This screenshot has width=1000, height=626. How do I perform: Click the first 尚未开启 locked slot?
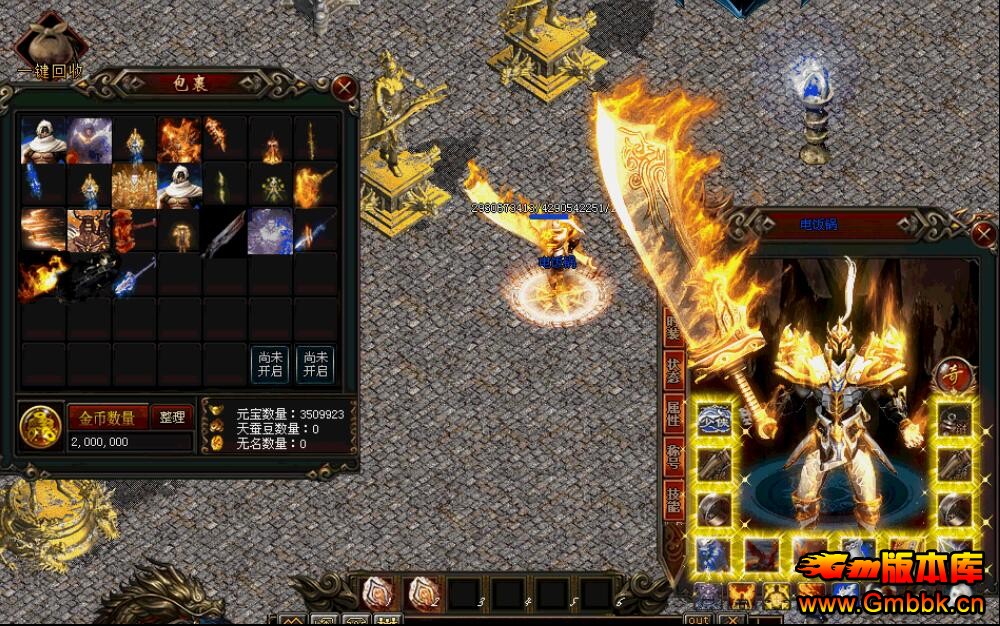click(270, 365)
